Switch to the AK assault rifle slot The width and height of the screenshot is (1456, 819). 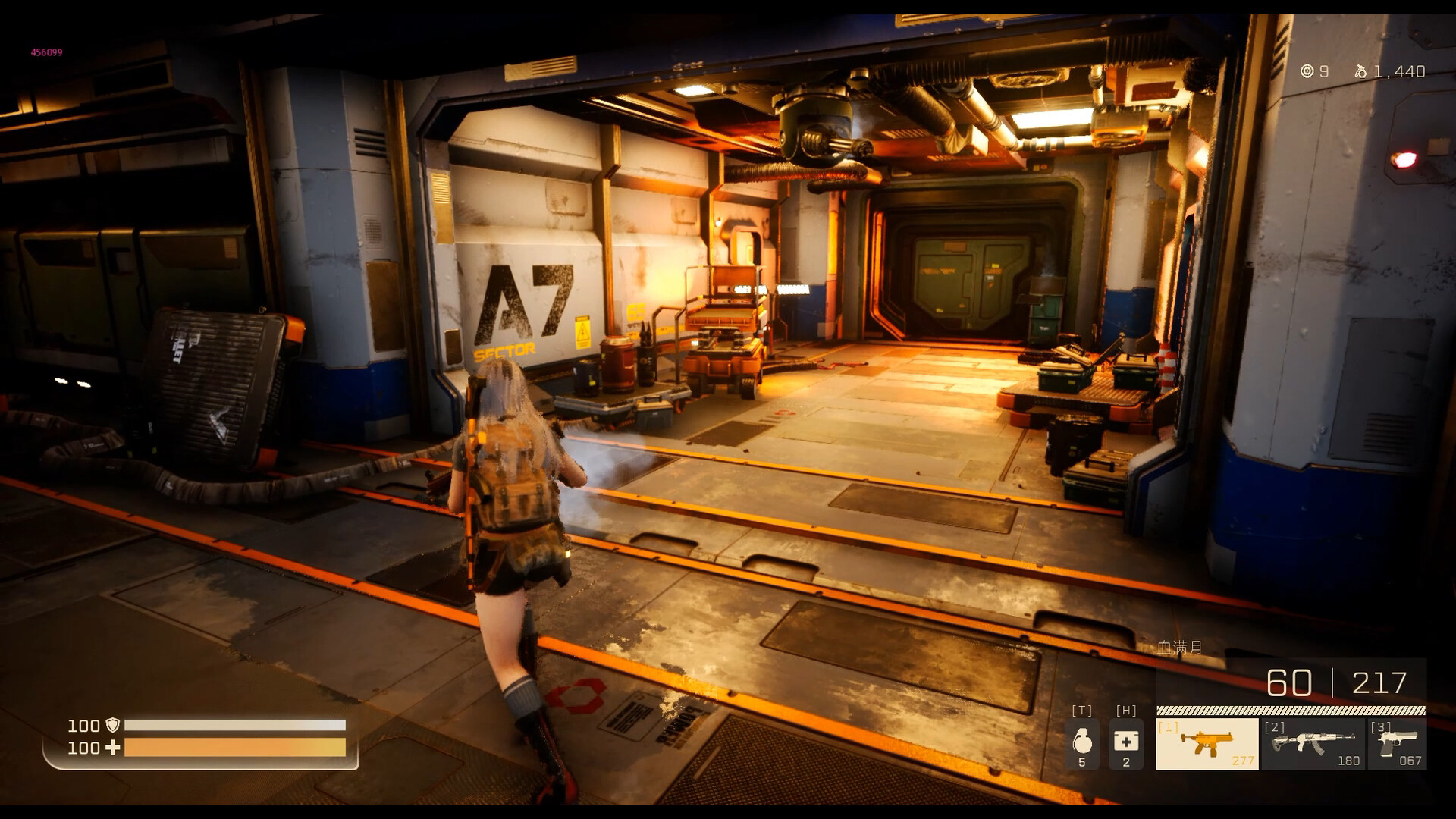[1313, 744]
